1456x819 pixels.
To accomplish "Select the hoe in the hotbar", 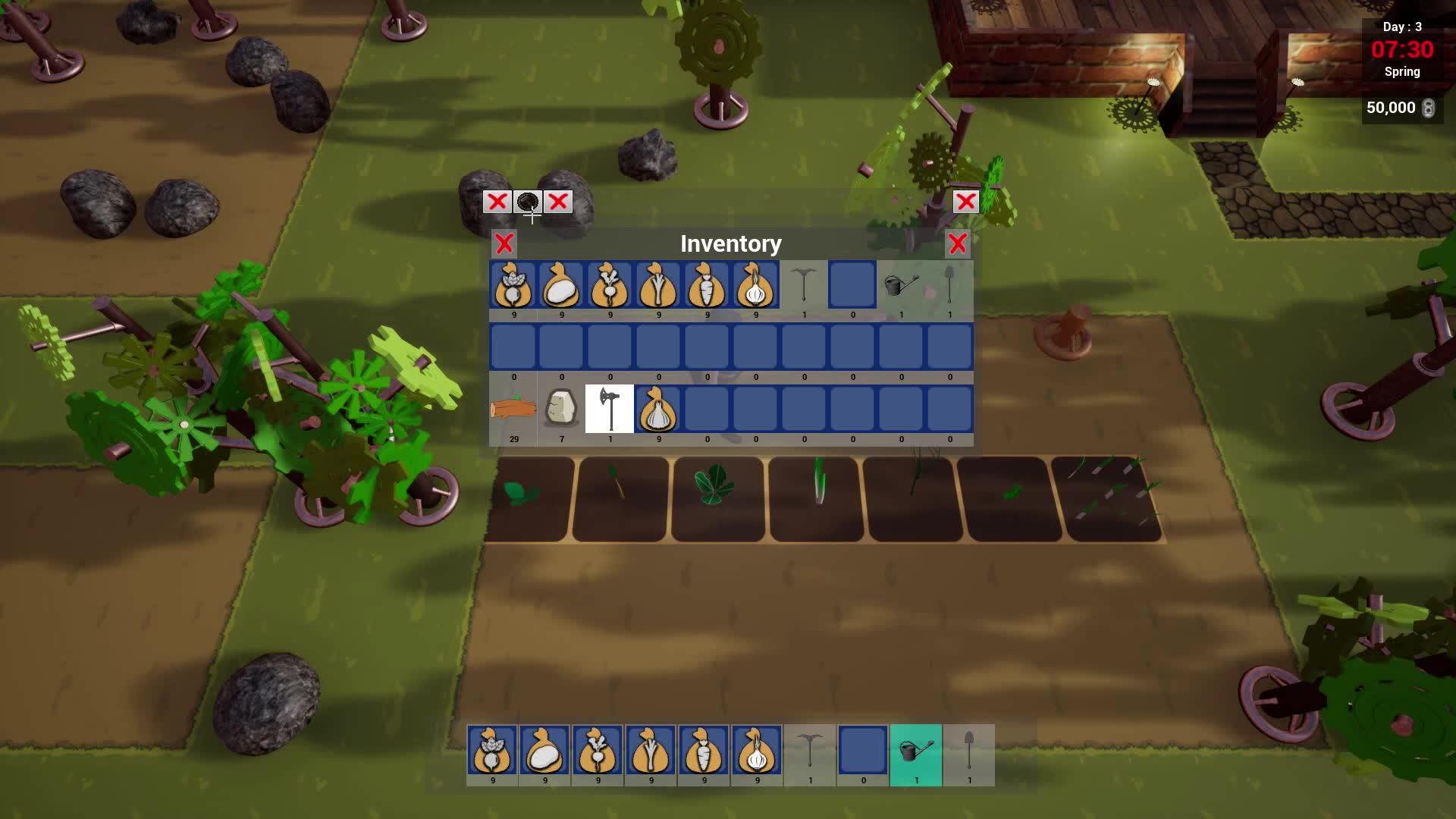I will [810, 753].
